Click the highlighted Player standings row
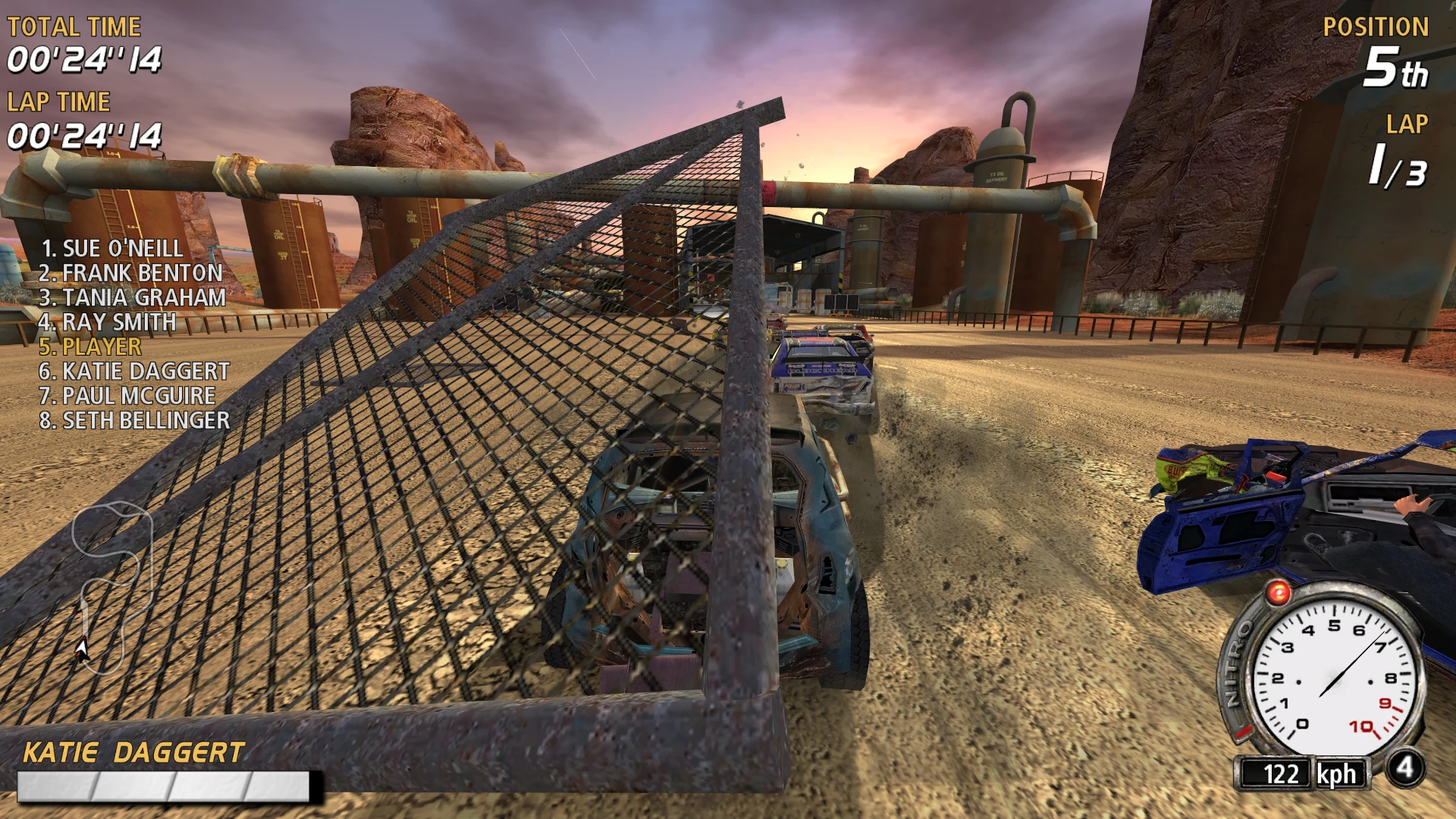This screenshot has height=819, width=1456. point(90,347)
